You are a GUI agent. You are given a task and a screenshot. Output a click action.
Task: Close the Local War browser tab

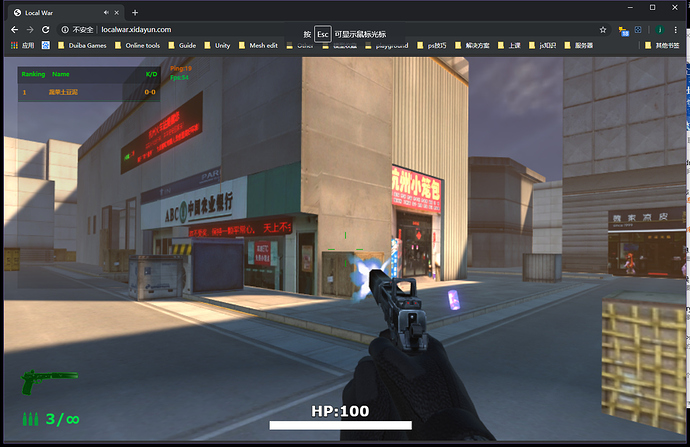click(107, 12)
